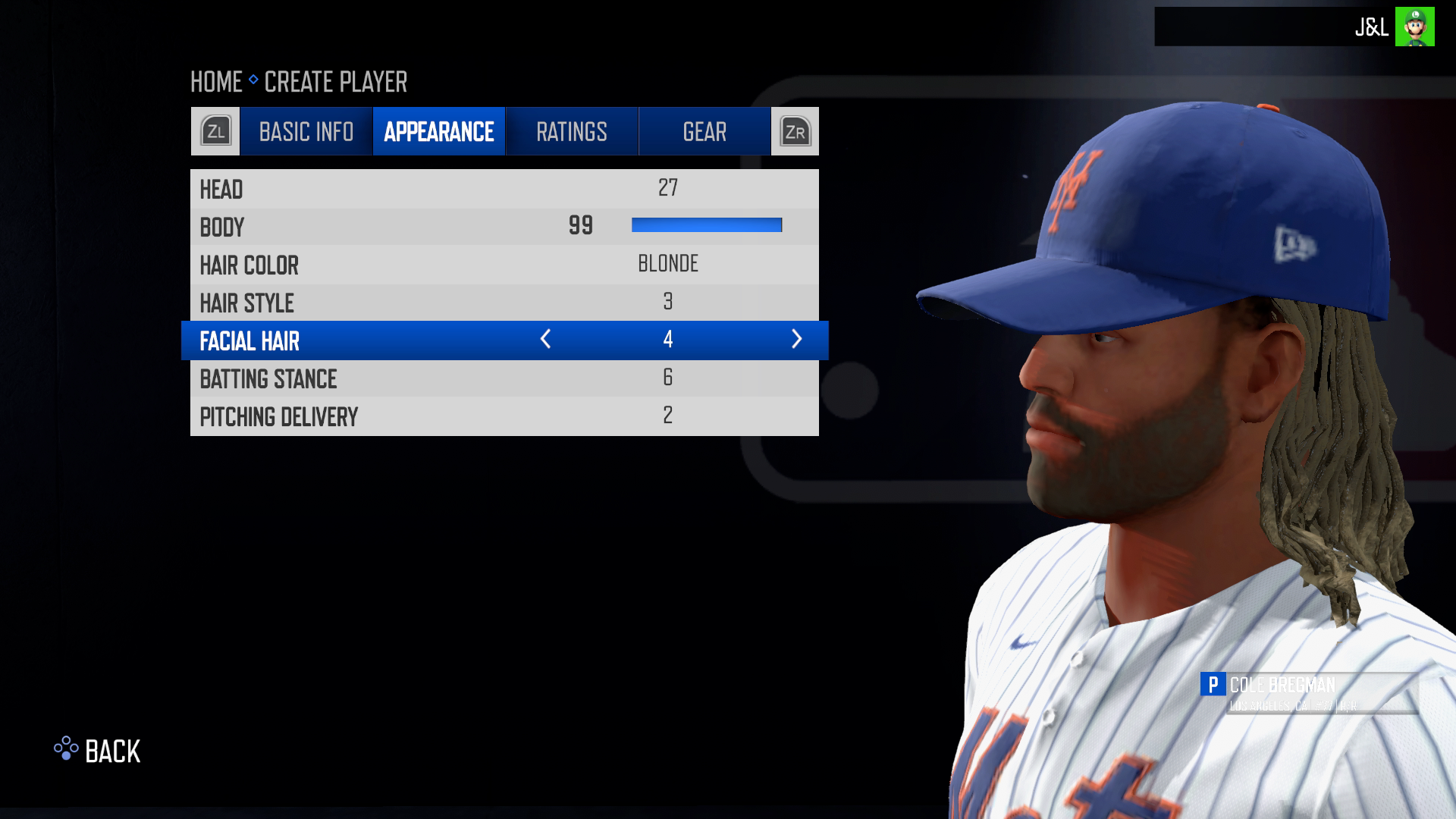This screenshot has width=1456, height=819.
Task: Select the Hair Style option
Action: pyautogui.click(x=504, y=303)
